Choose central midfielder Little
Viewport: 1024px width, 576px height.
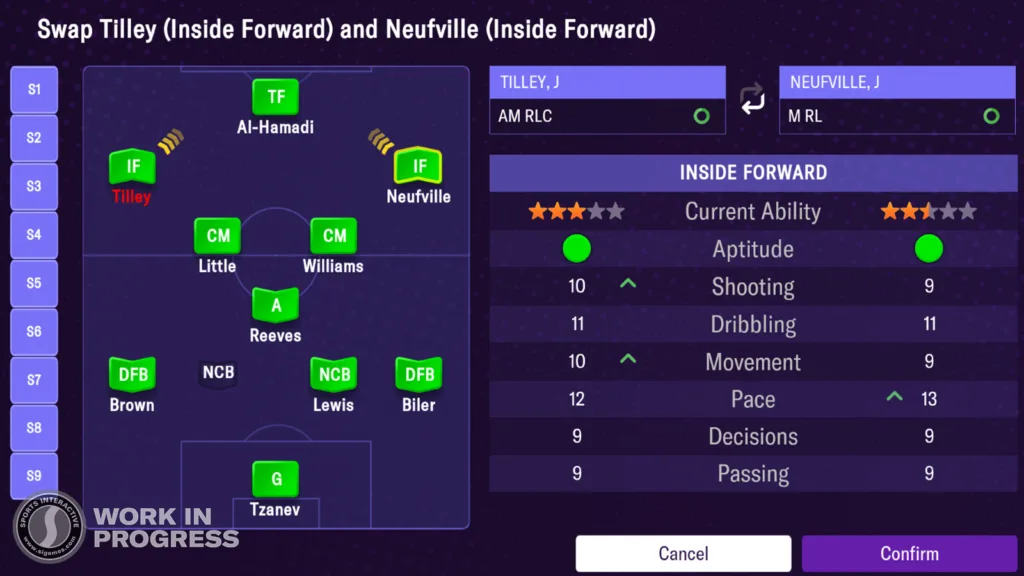(x=217, y=237)
